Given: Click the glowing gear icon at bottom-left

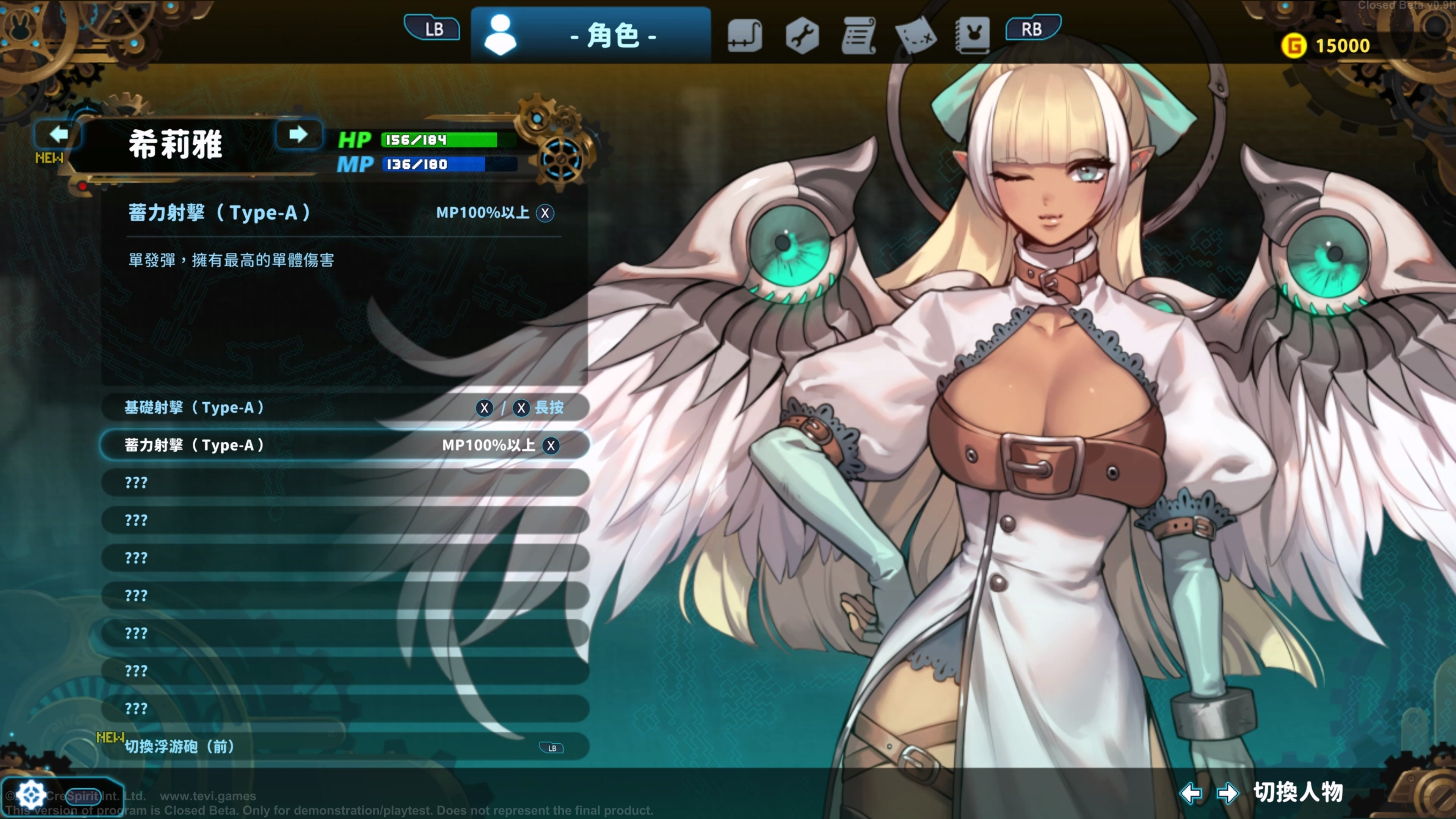Looking at the screenshot, I should pyautogui.click(x=31, y=794).
